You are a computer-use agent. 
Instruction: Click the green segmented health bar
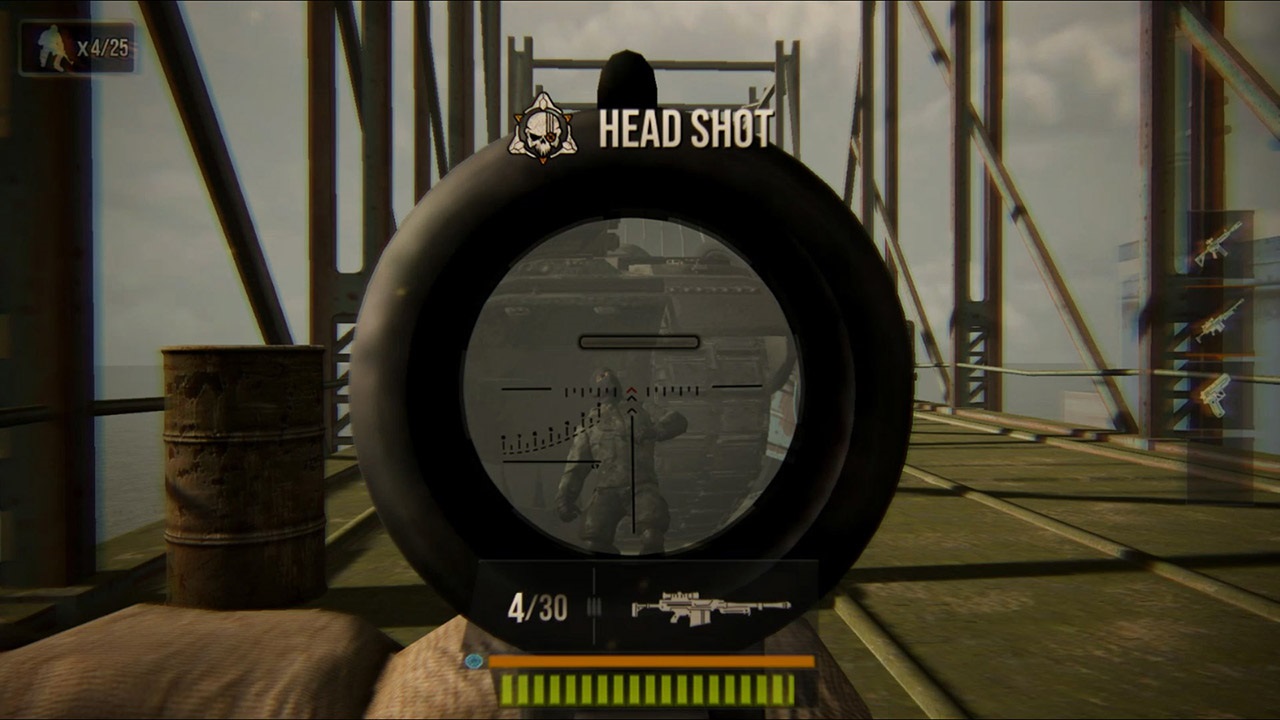(x=645, y=690)
